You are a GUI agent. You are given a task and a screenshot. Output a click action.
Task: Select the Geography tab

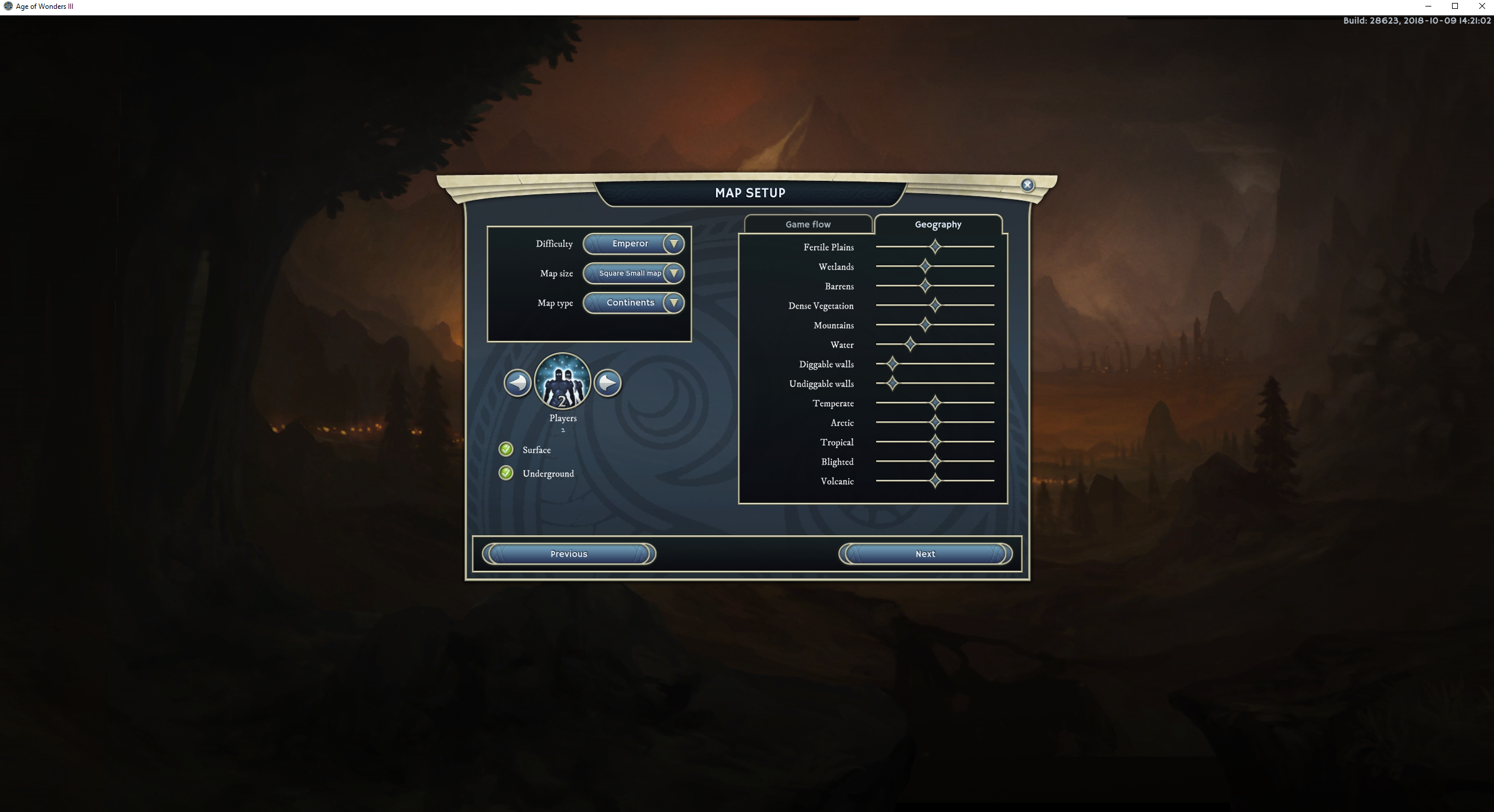(938, 225)
